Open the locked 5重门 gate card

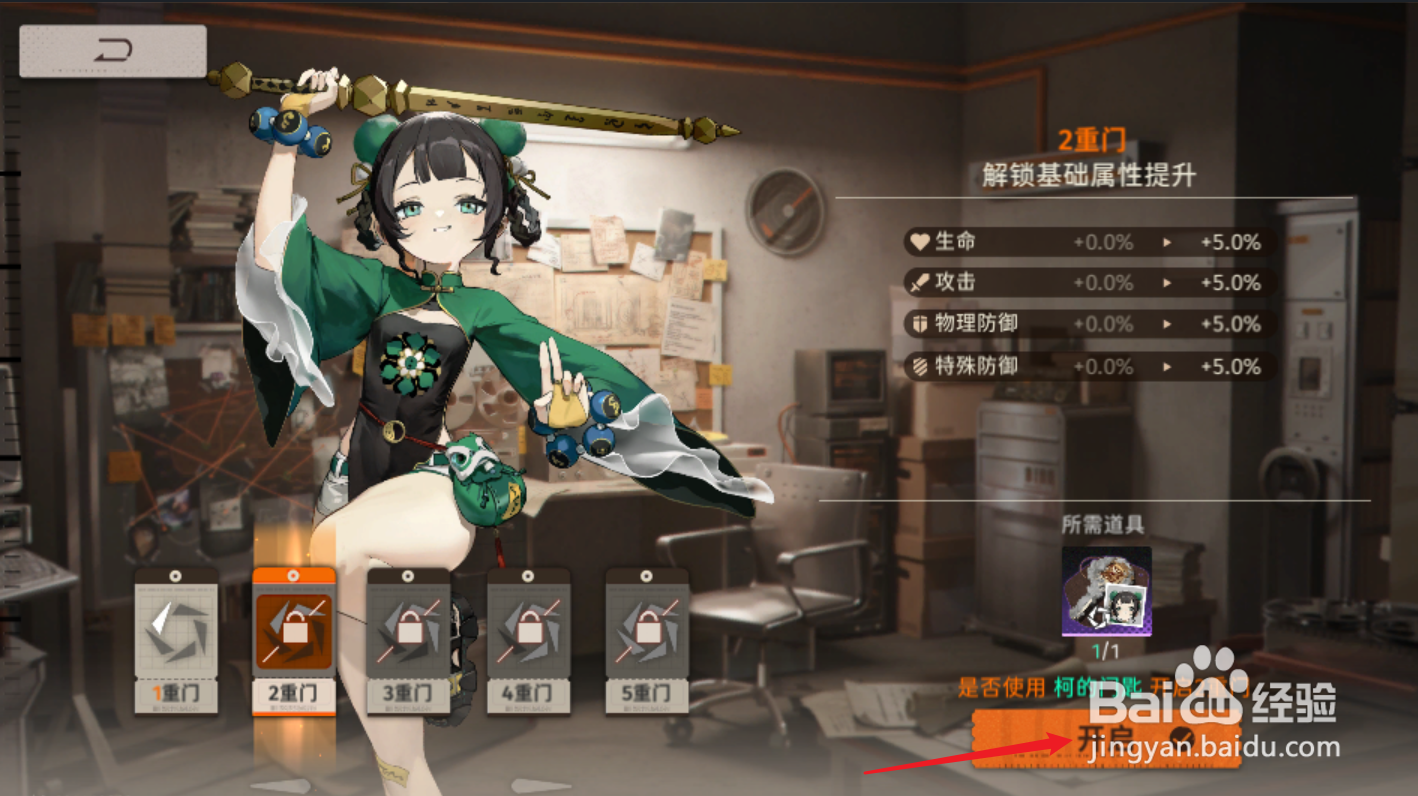tap(647, 640)
